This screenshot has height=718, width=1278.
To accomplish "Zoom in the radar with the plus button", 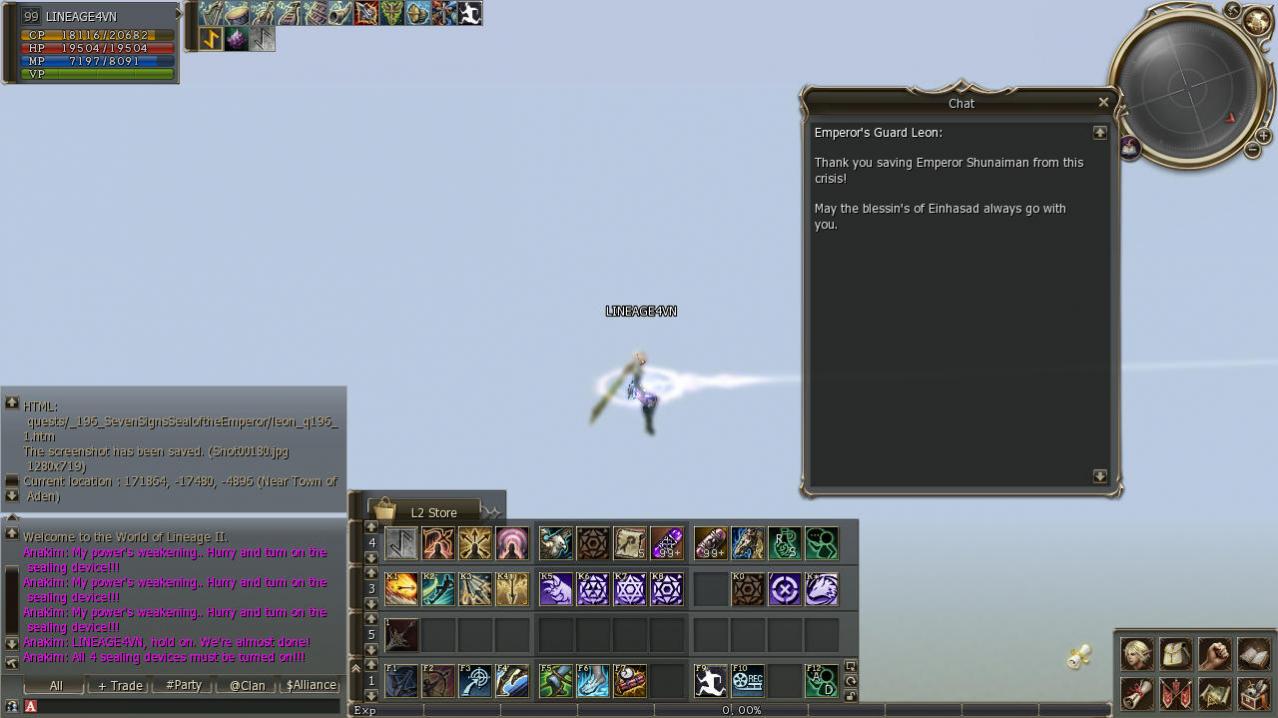I will point(1263,135).
